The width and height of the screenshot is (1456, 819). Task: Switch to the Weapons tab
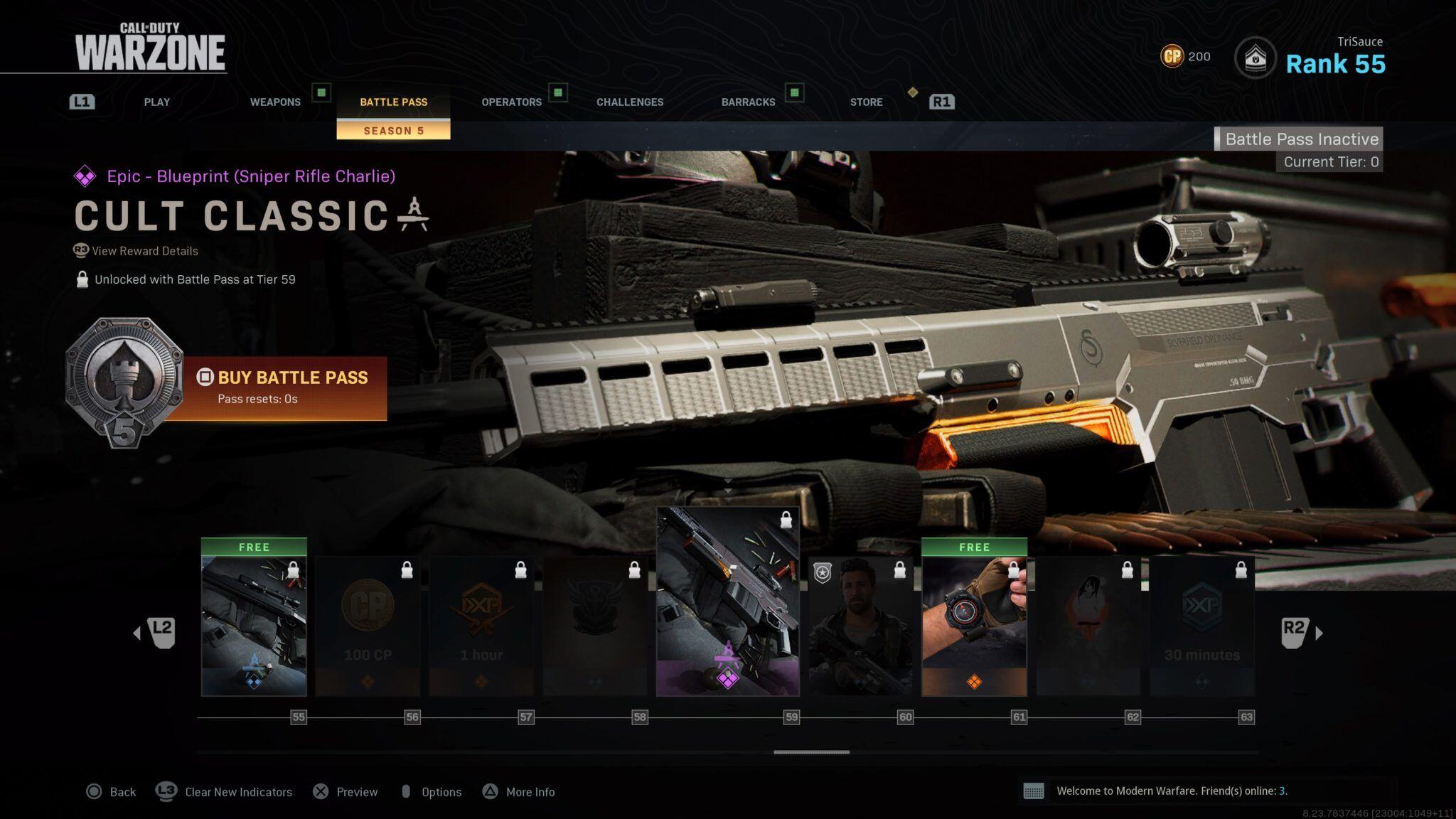tap(275, 102)
